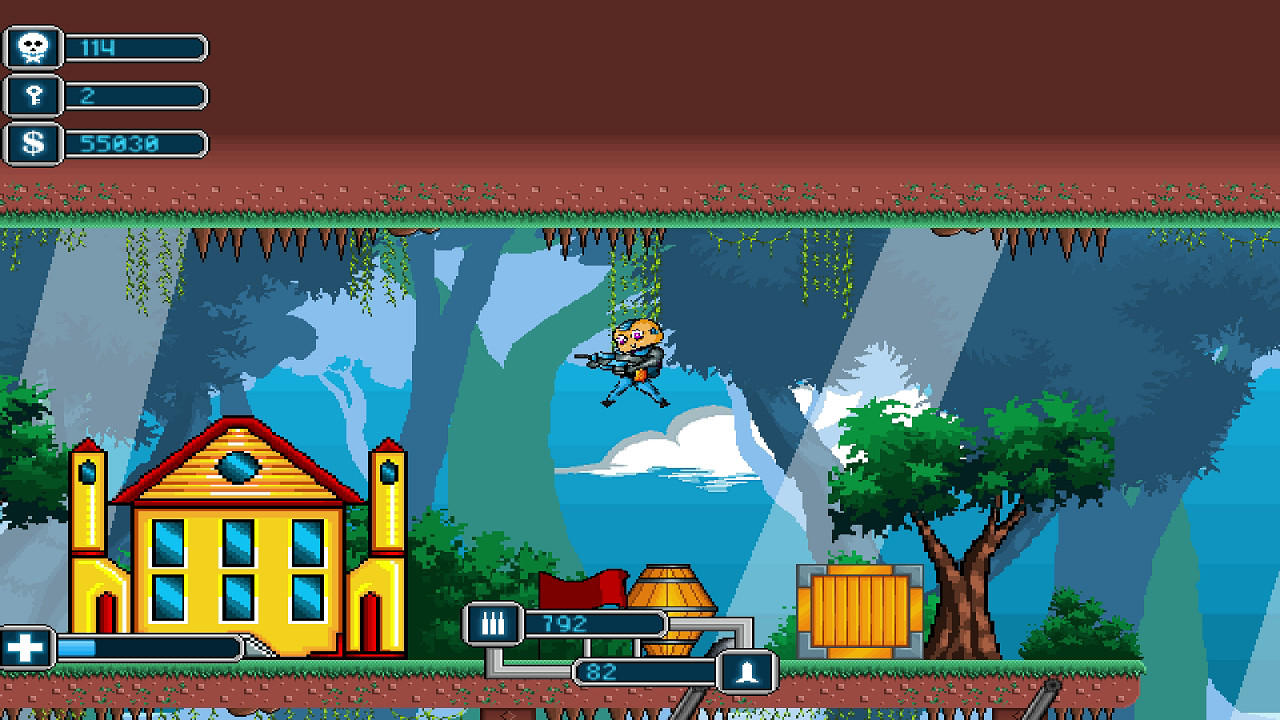Click the wooden crate near the tree
Screen dimensions: 1280x720
[x=860, y=610]
